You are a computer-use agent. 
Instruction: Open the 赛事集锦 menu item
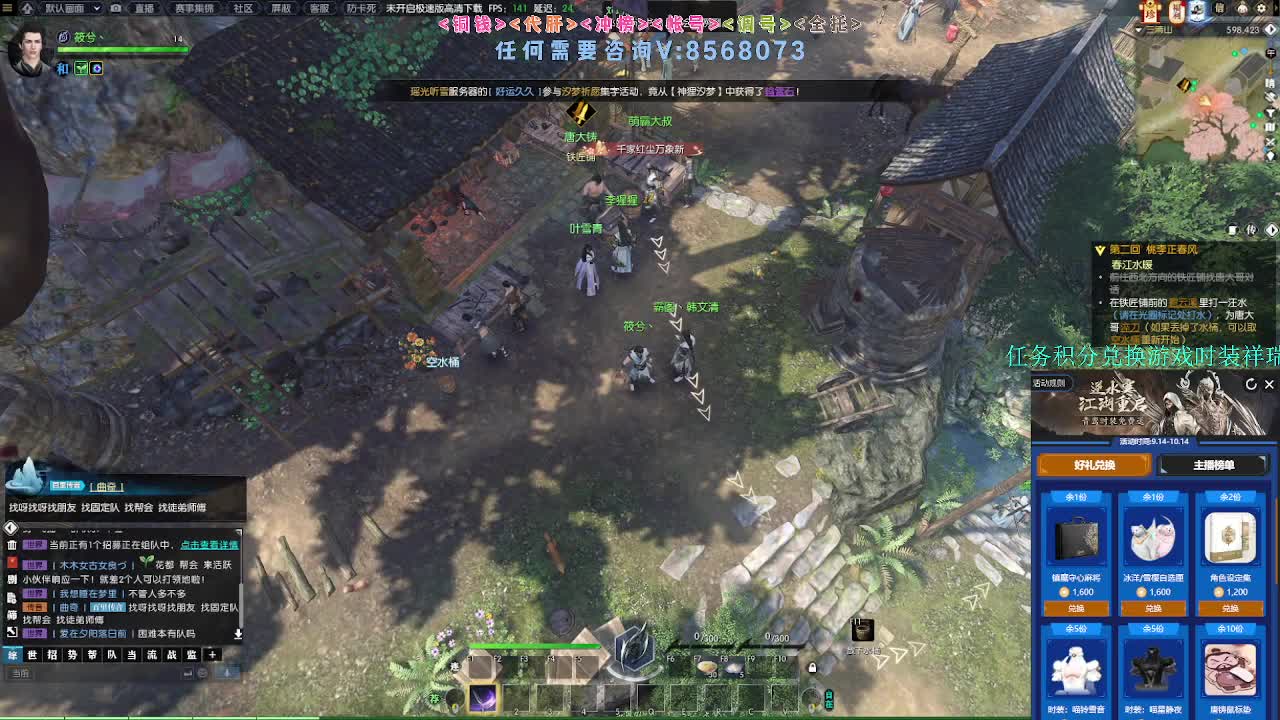194,9
